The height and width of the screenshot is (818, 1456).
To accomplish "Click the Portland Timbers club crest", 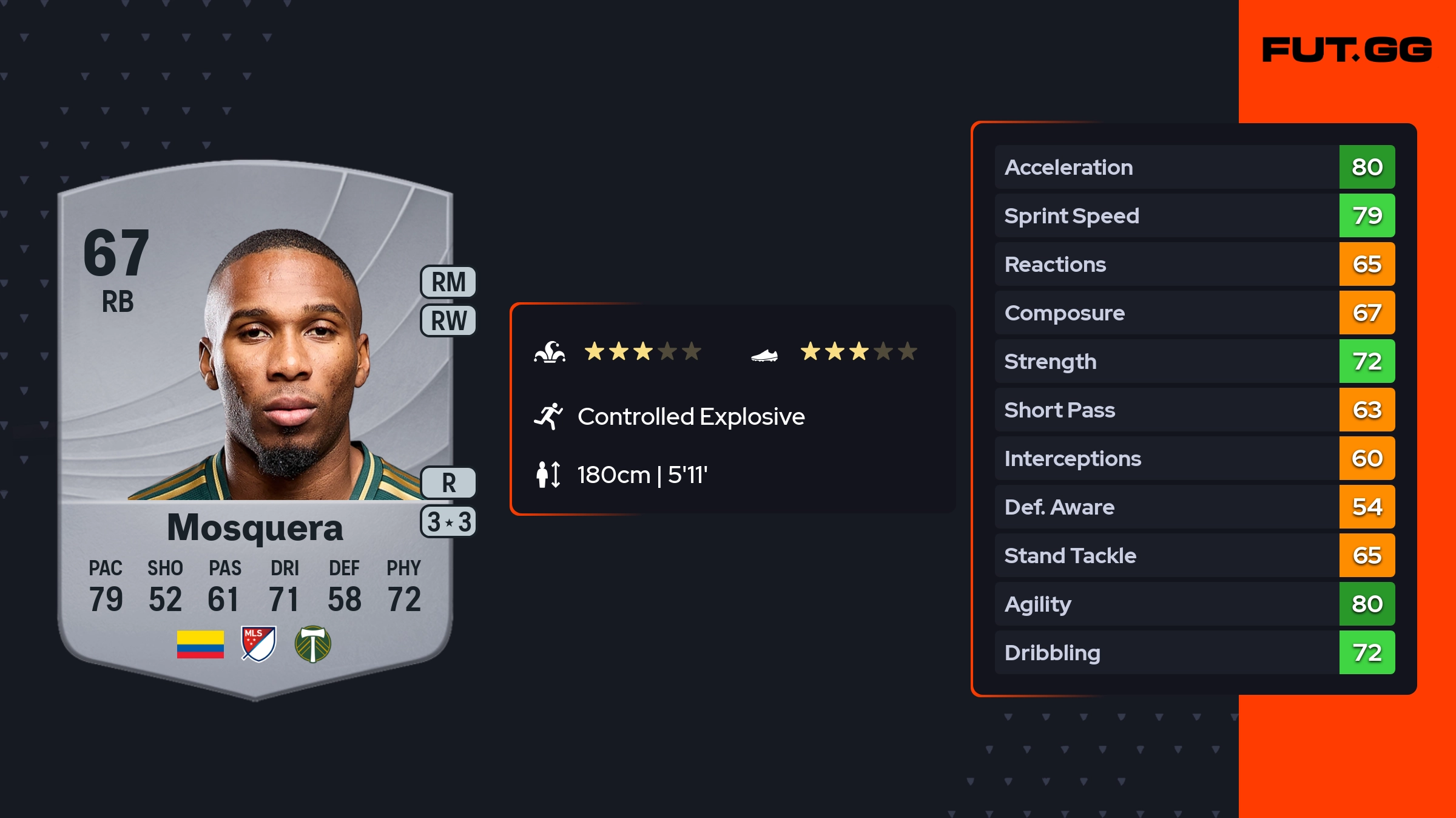I will [312, 644].
